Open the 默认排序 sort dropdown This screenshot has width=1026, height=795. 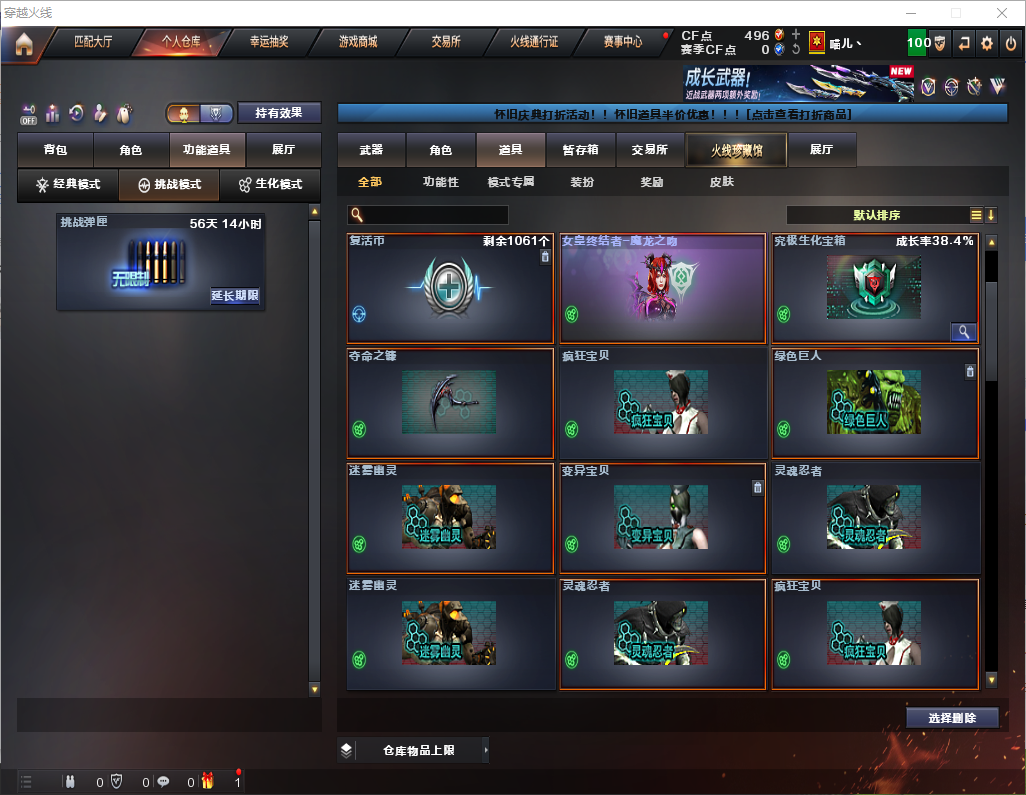click(x=876, y=215)
